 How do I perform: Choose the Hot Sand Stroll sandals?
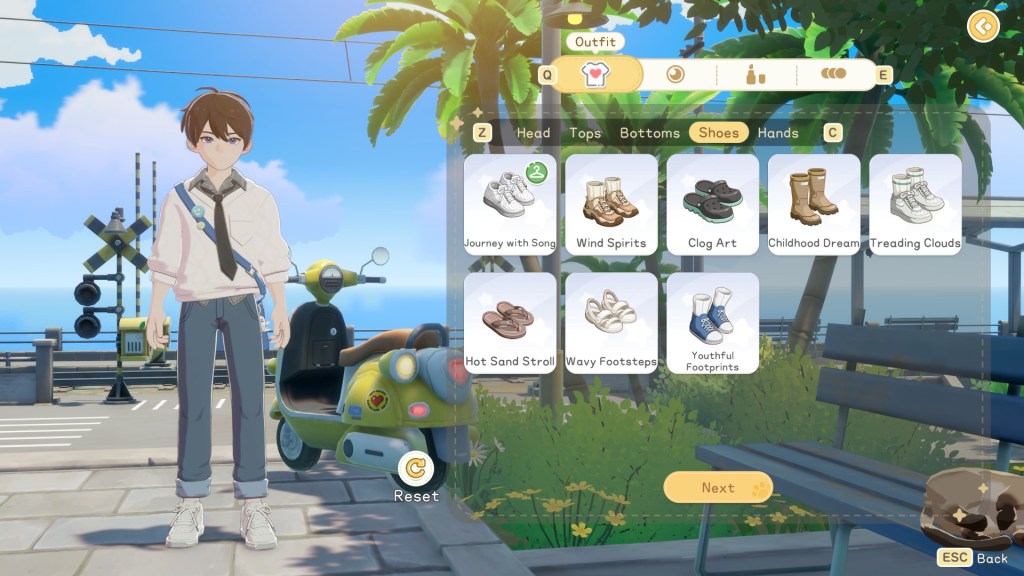pos(510,322)
